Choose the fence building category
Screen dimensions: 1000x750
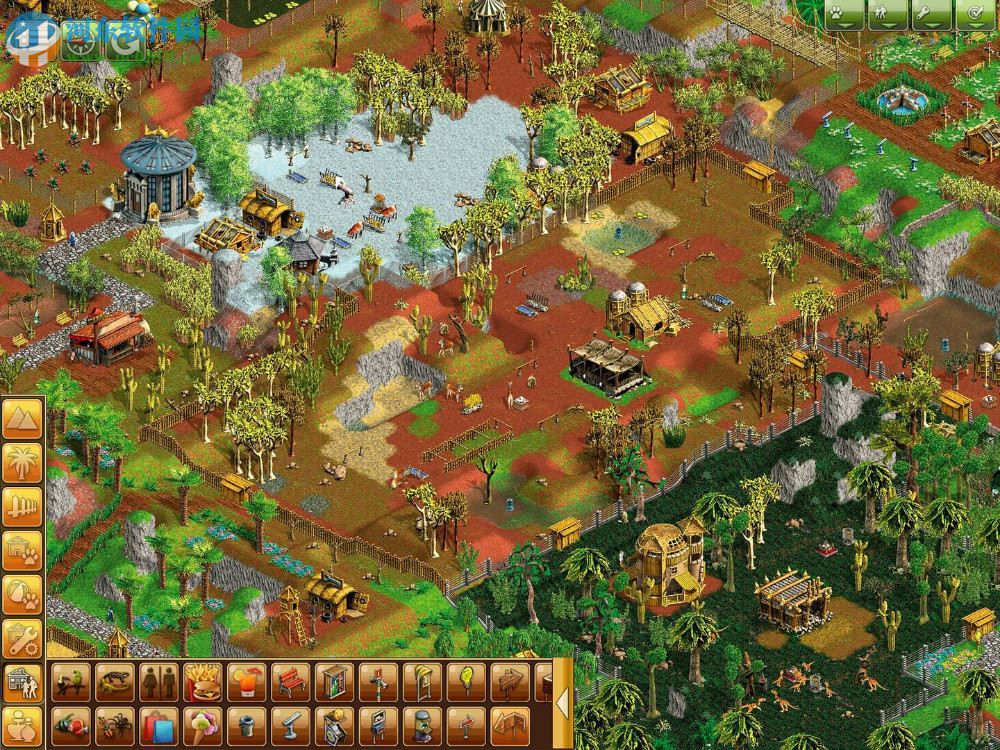pos(22,506)
